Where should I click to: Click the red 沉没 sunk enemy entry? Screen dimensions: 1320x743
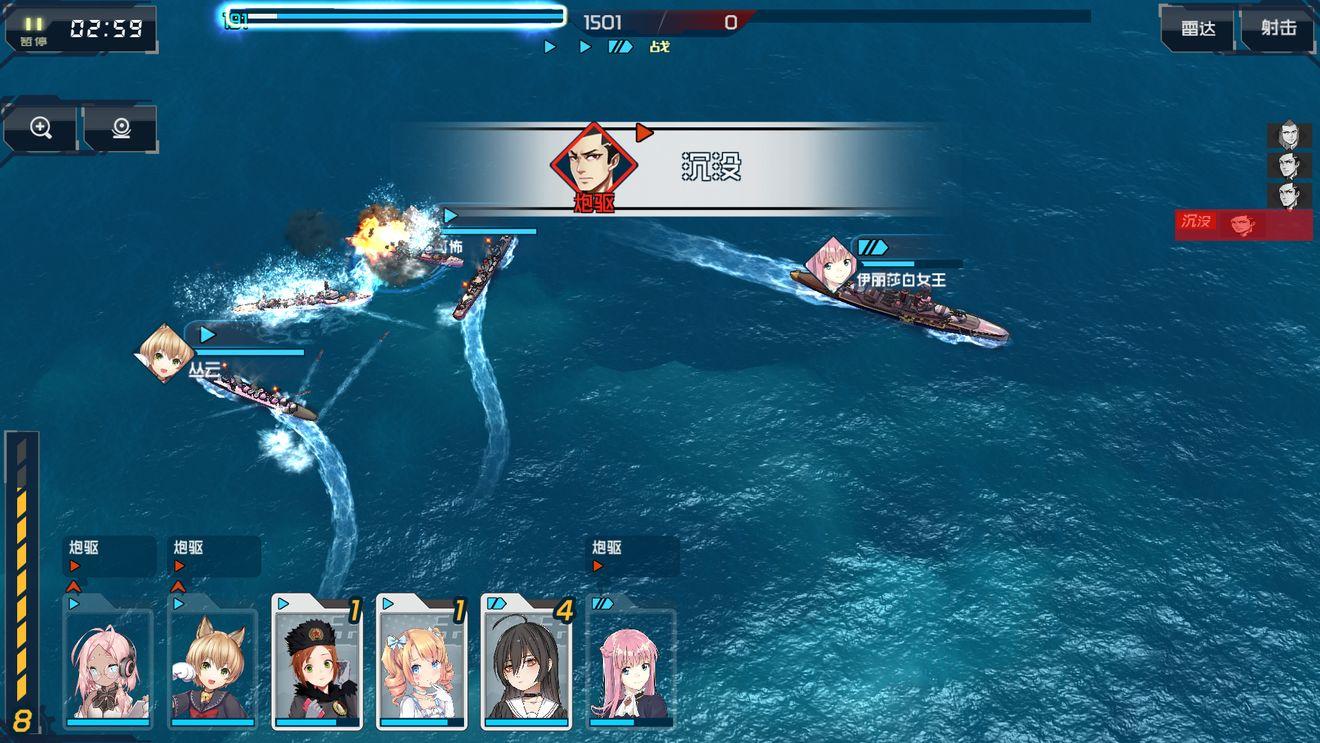(1243, 224)
